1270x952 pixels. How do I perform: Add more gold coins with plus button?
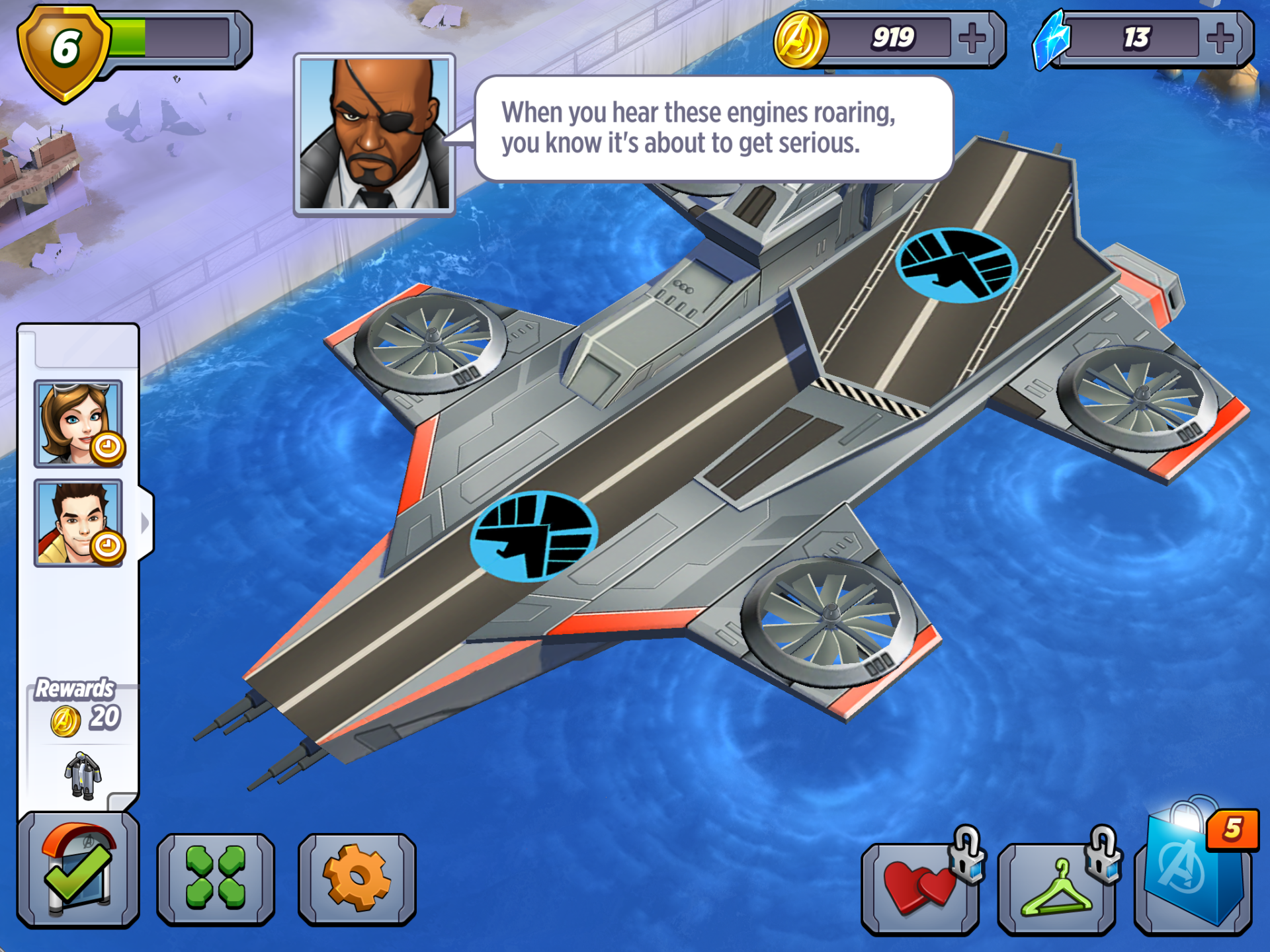click(x=972, y=38)
